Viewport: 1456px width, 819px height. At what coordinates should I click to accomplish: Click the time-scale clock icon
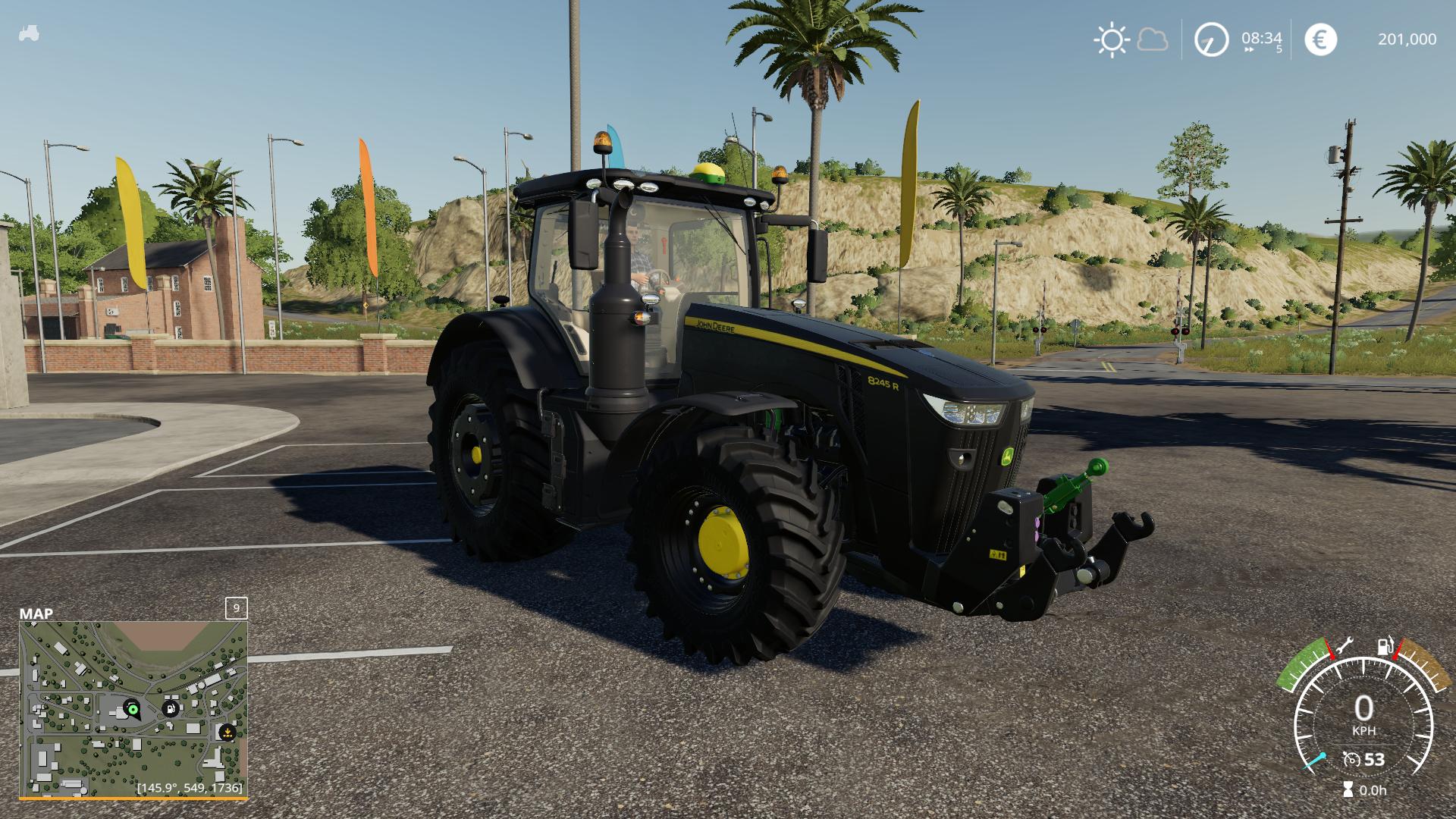tap(1211, 39)
